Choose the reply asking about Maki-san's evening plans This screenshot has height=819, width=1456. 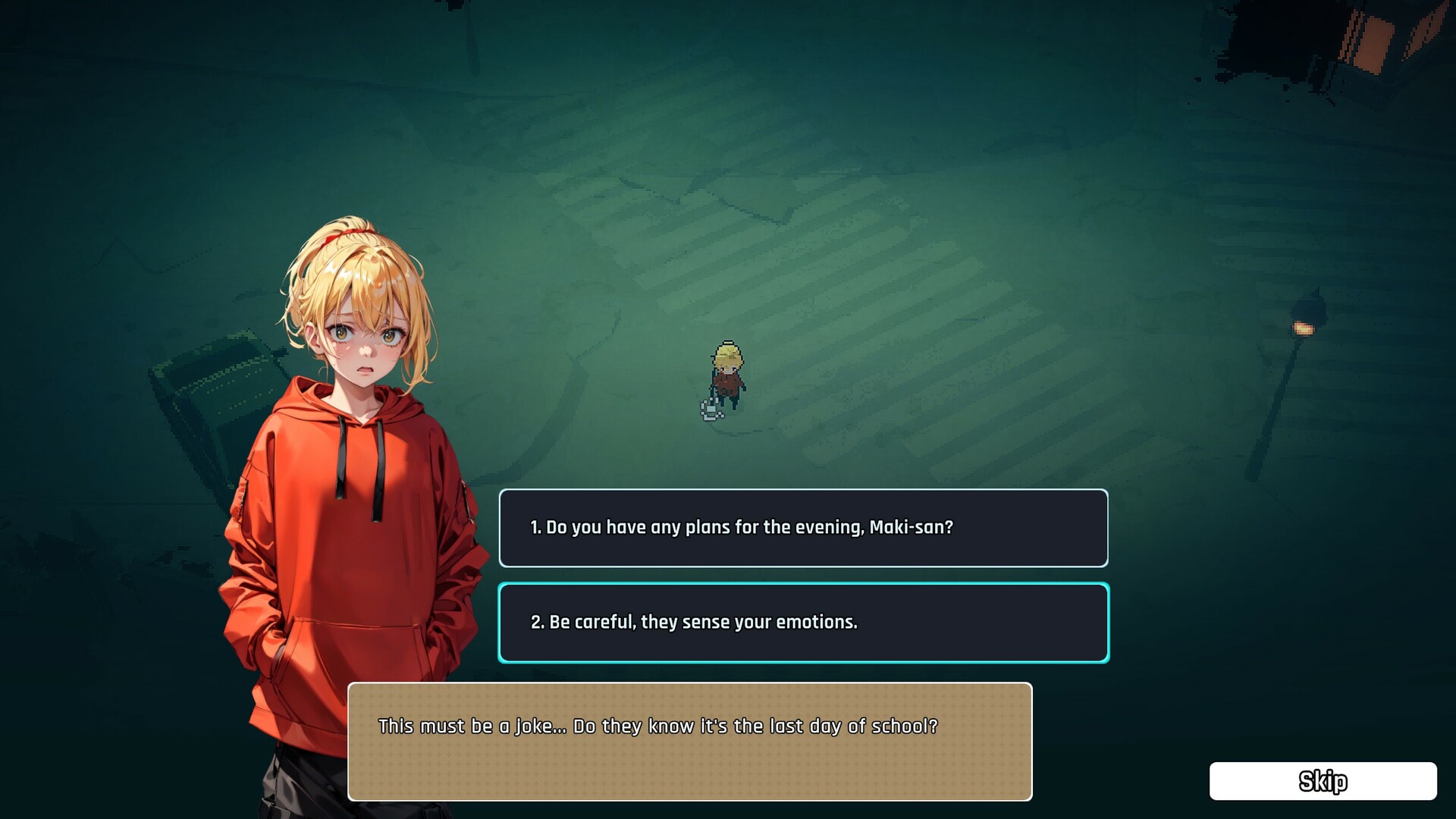tap(803, 528)
